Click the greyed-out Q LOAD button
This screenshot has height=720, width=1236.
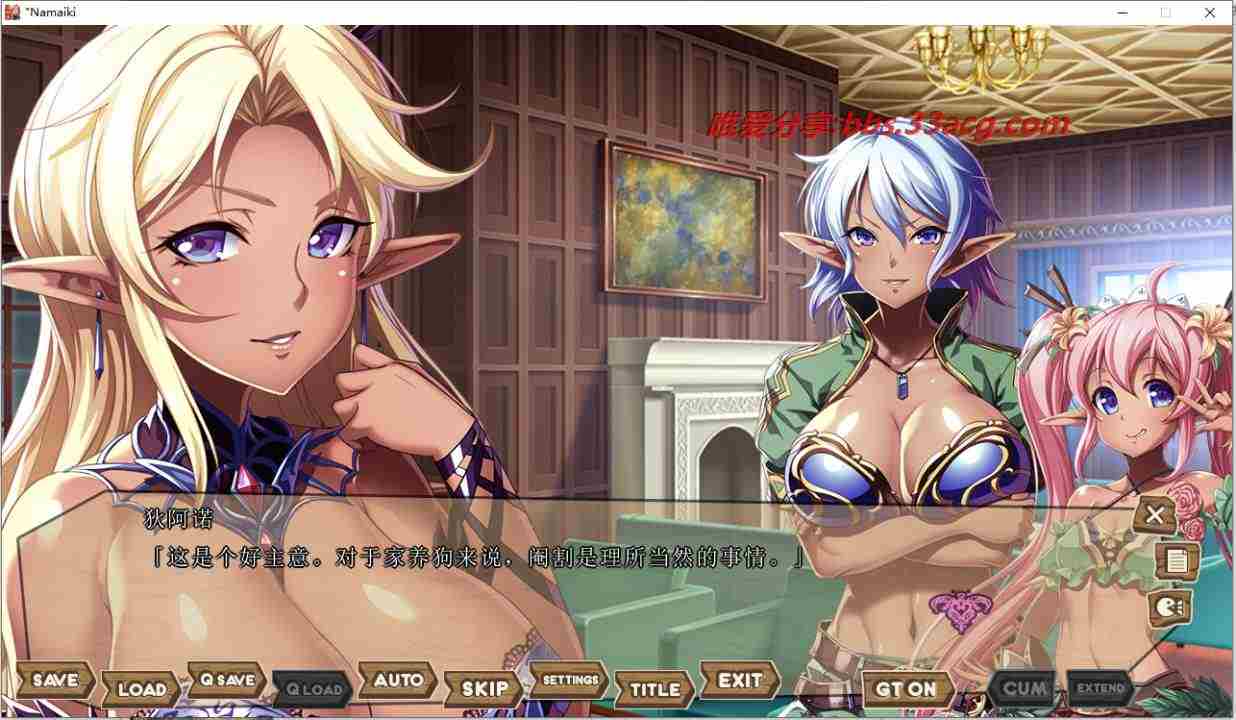pyautogui.click(x=313, y=689)
